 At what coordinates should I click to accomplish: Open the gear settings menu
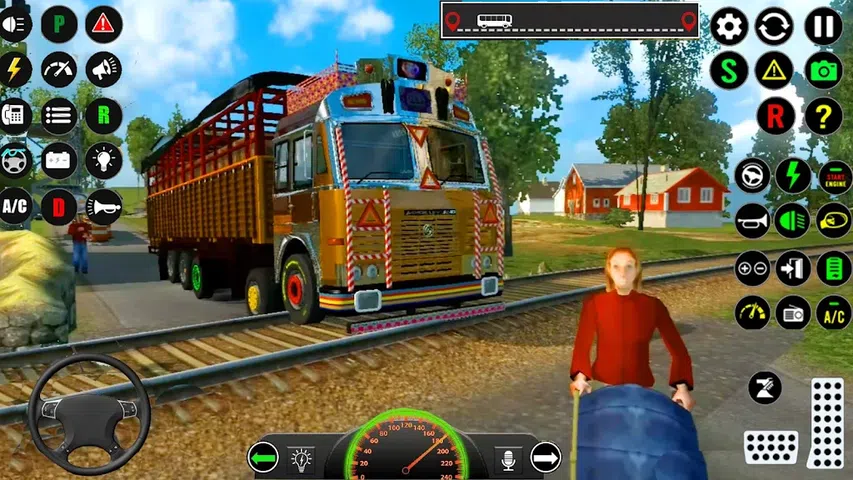click(729, 26)
